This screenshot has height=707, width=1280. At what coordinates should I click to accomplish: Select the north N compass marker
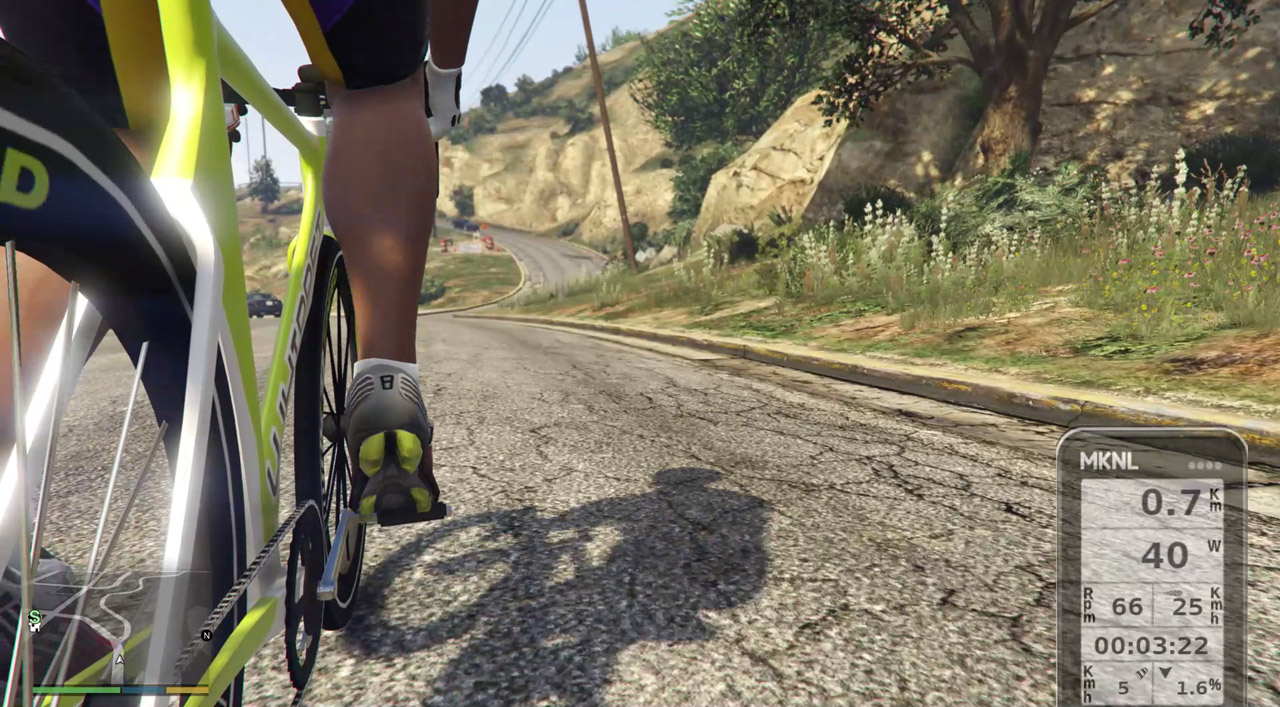(207, 635)
